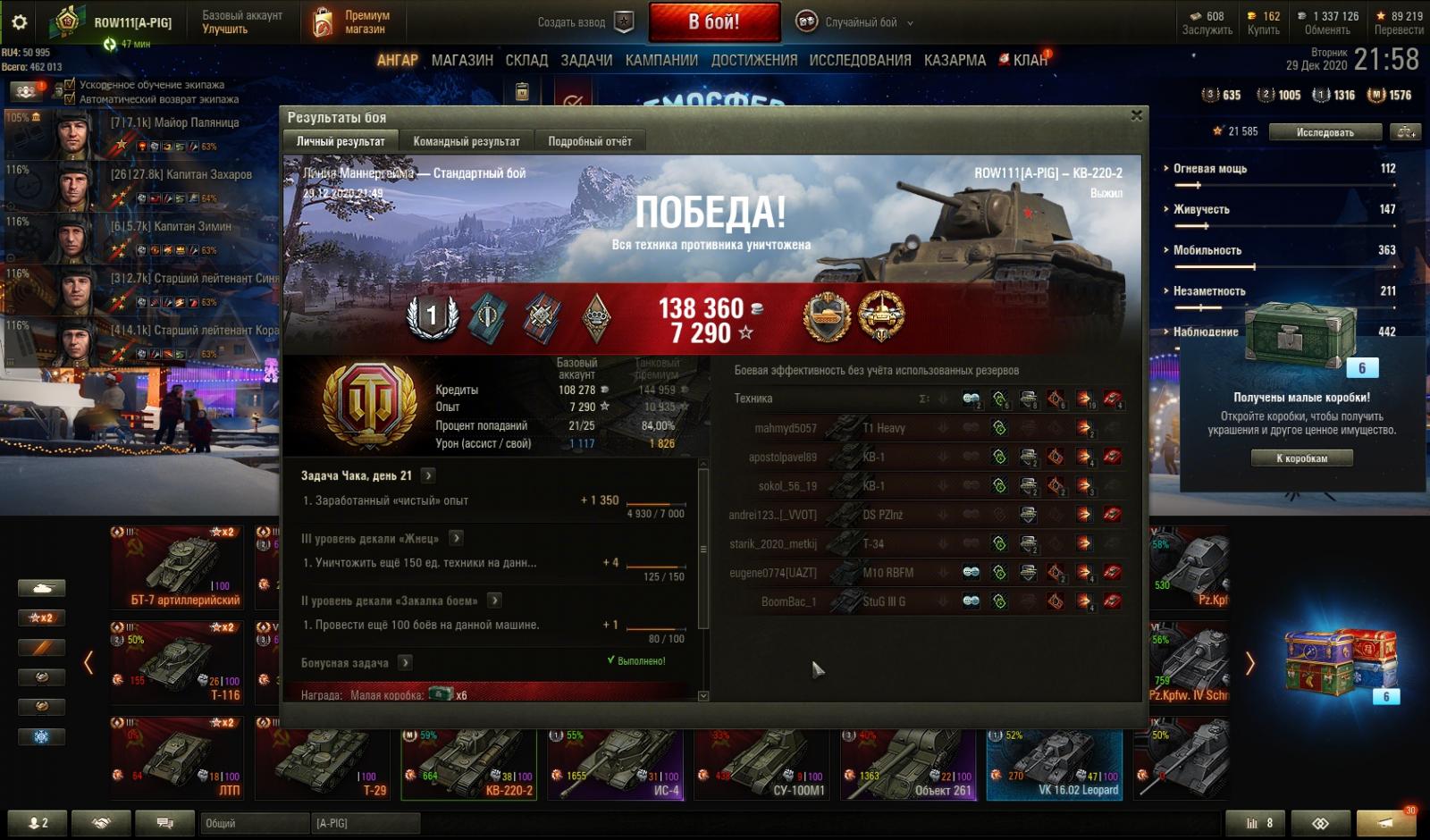Click the К коробкам button
This screenshot has width=1430, height=840.
pyautogui.click(x=1301, y=458)
